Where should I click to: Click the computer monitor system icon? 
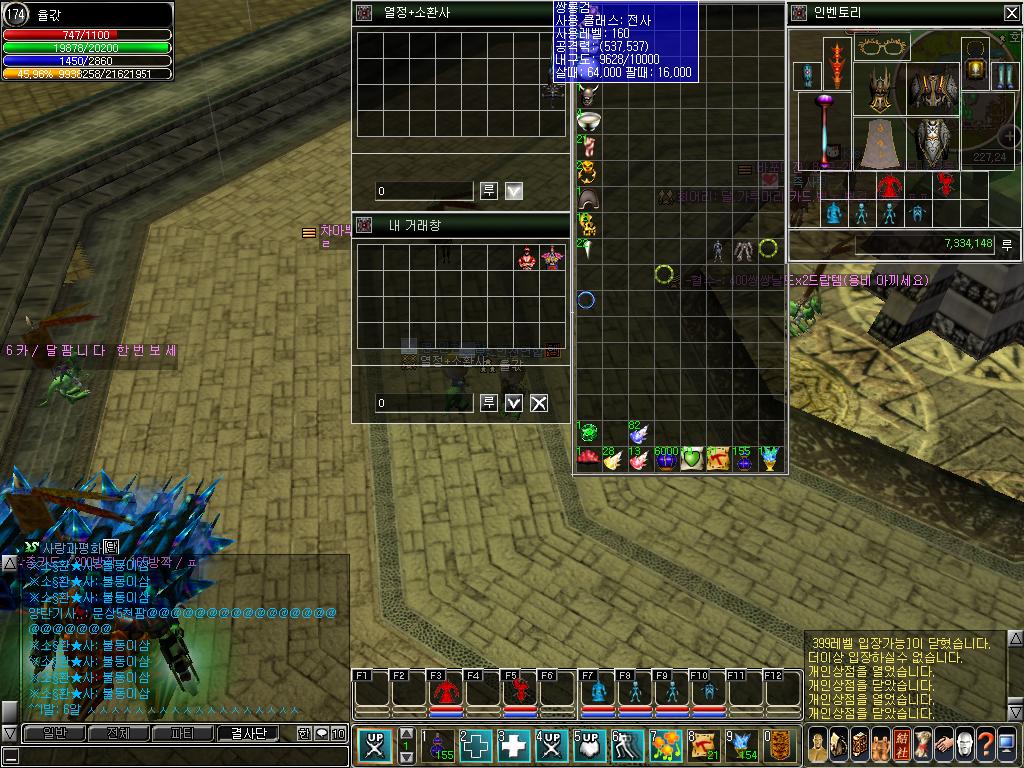coord(1007,745)
